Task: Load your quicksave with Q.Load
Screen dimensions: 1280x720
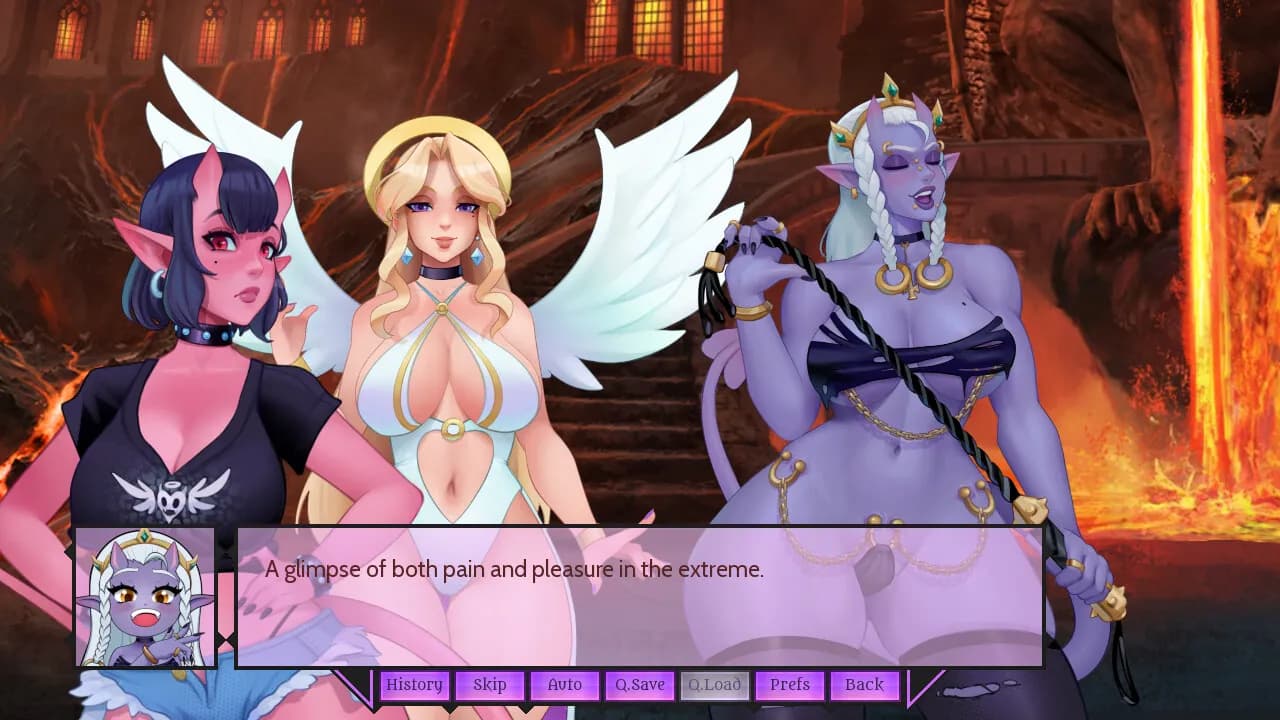Action: 715,685
